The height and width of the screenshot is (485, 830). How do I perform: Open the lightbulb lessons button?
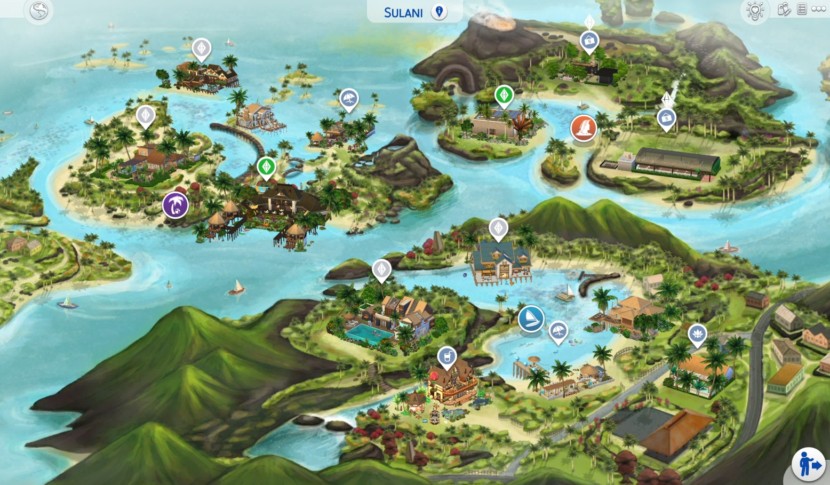[754, 11]
